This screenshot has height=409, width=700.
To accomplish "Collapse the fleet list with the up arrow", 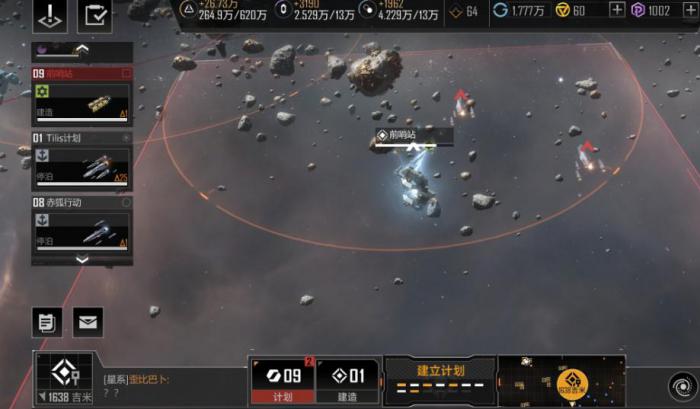I will pos(82,50).
